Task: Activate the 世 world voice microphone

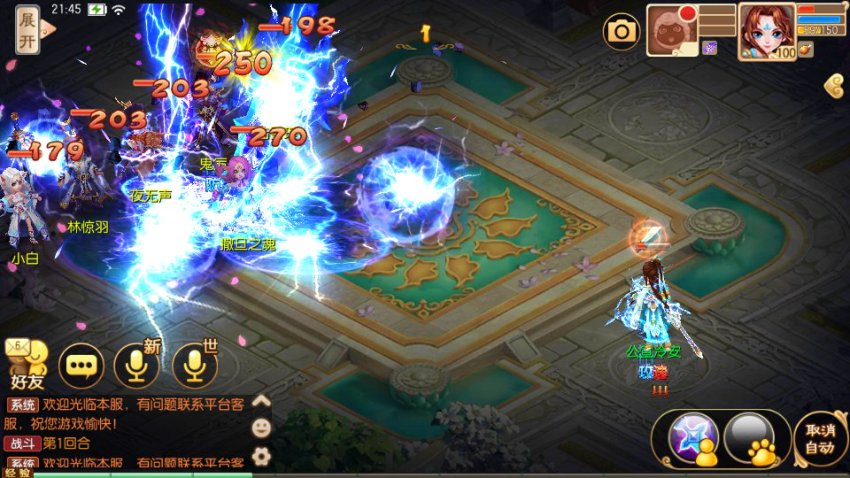Action: [x=195, y=365]
